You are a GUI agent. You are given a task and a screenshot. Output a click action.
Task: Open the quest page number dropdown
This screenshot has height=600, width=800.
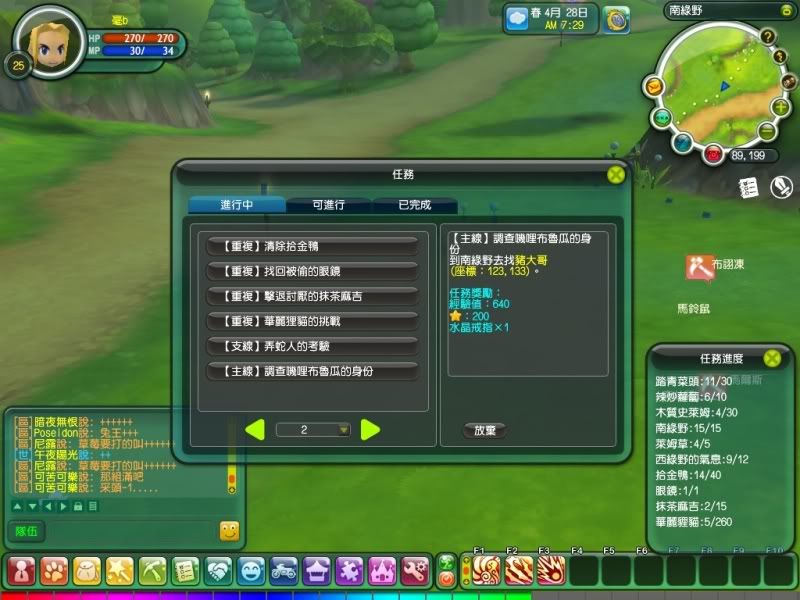(x=344, y=430)
